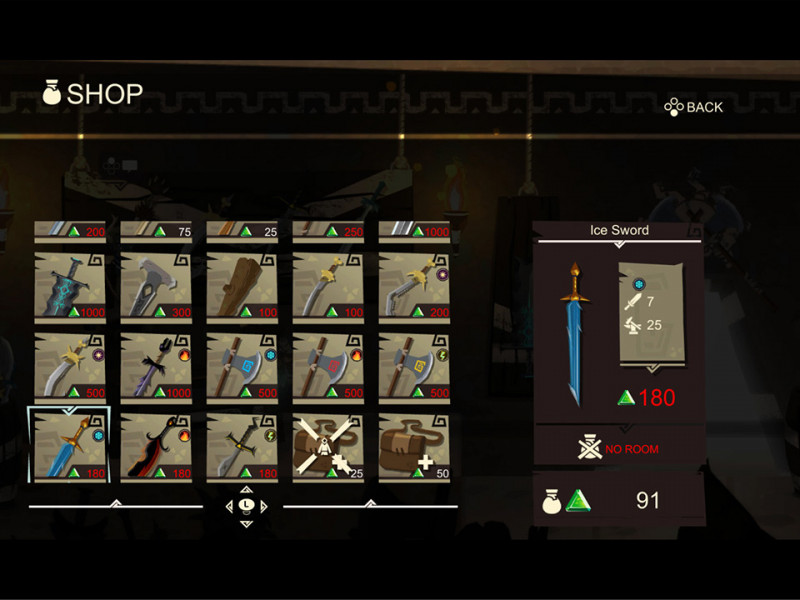
Task: Pick the dark purple fire sword for 1000
Action: point(156,366)
